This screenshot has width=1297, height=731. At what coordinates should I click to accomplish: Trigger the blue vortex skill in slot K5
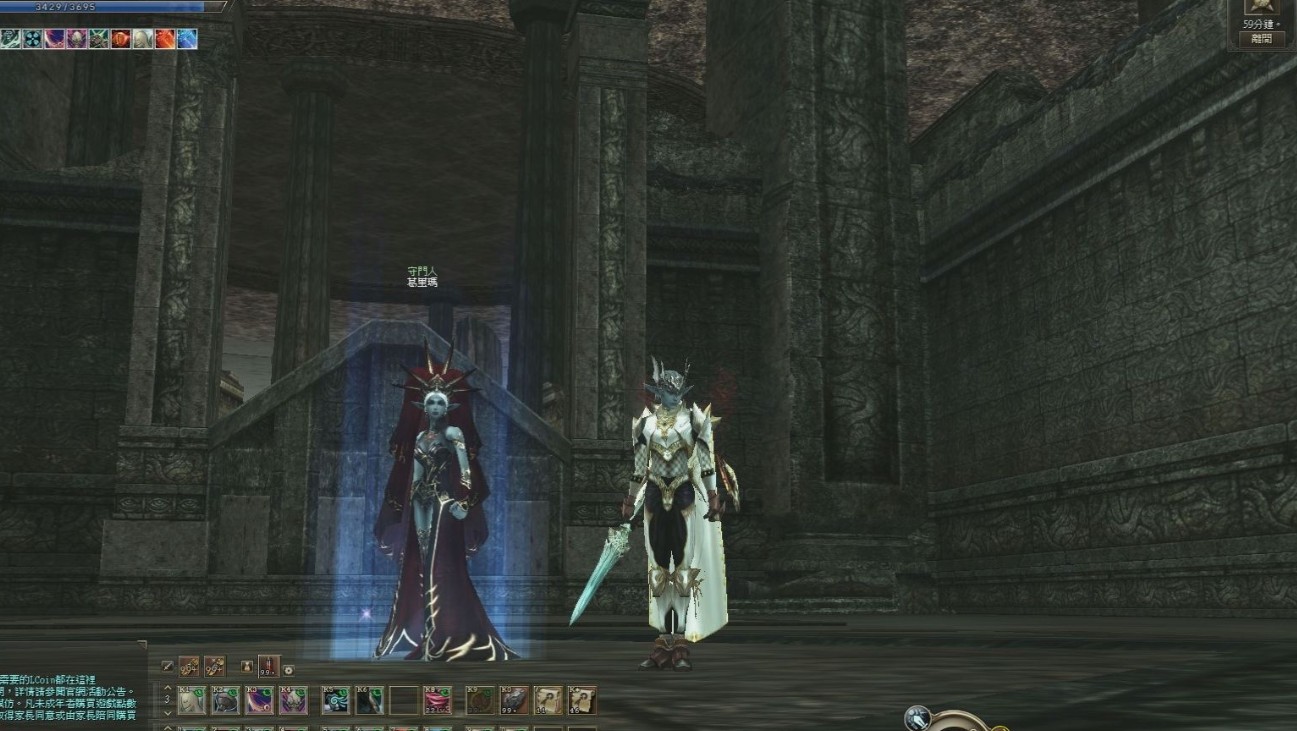click(335, 700)
